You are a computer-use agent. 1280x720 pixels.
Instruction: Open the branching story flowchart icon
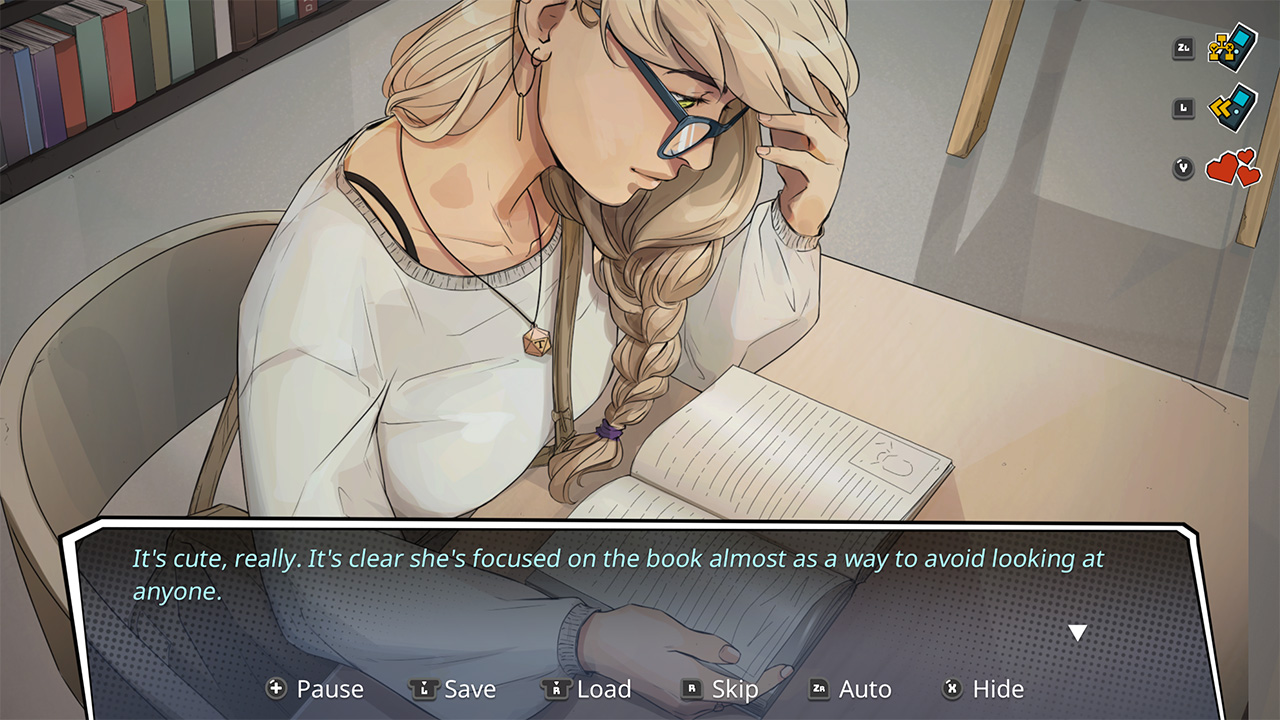click(1232, 47)
